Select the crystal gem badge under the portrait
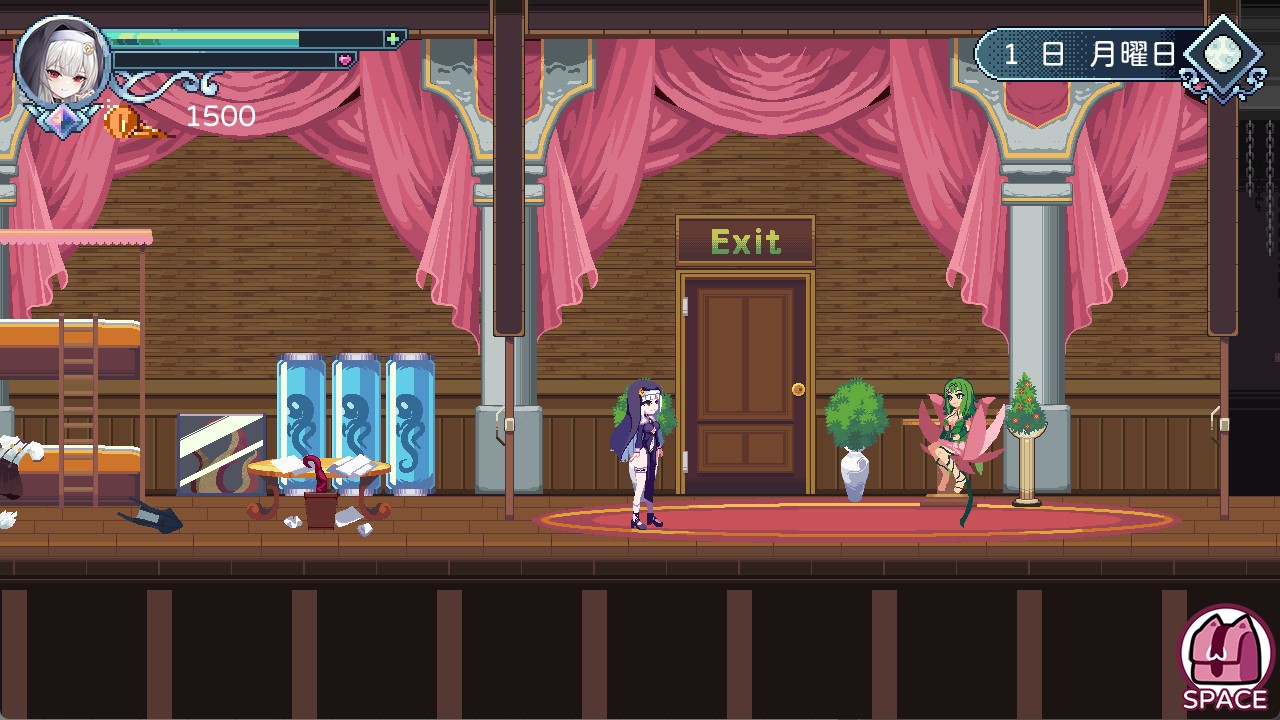Image resolution: width=1280 pixels, height=720 pixels. coord(62,118)
